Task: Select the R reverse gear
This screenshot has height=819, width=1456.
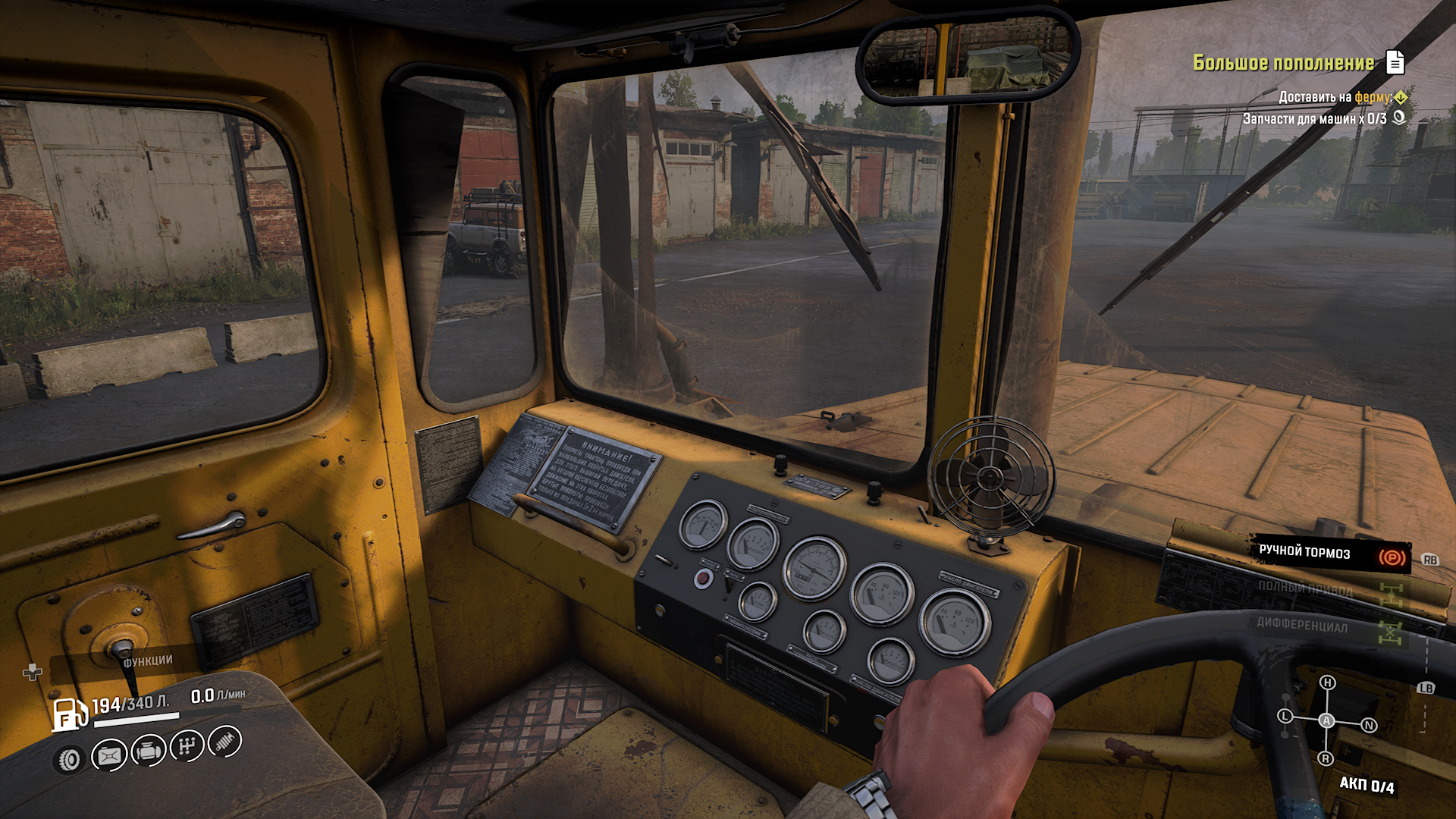Action: coord(1326,758)
